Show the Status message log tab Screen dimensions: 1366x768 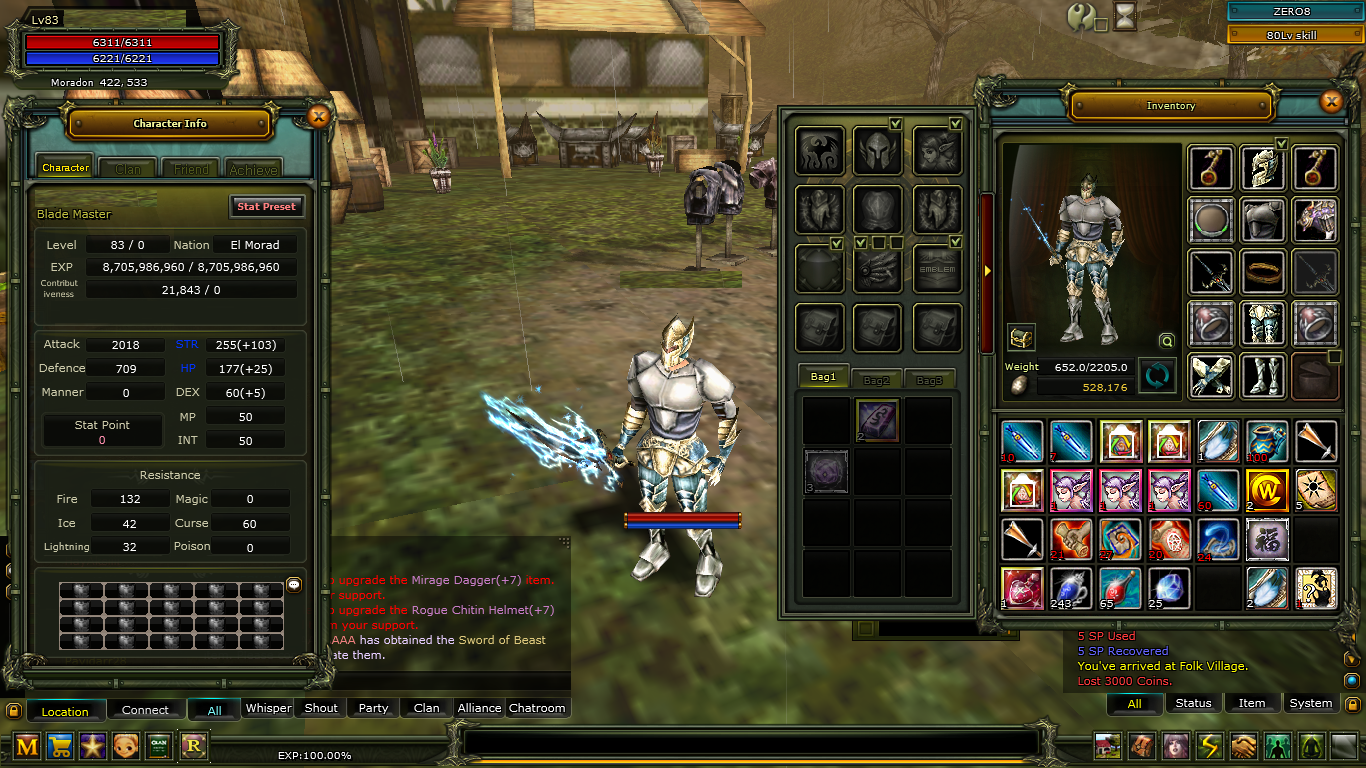[x=1193, y=703]
